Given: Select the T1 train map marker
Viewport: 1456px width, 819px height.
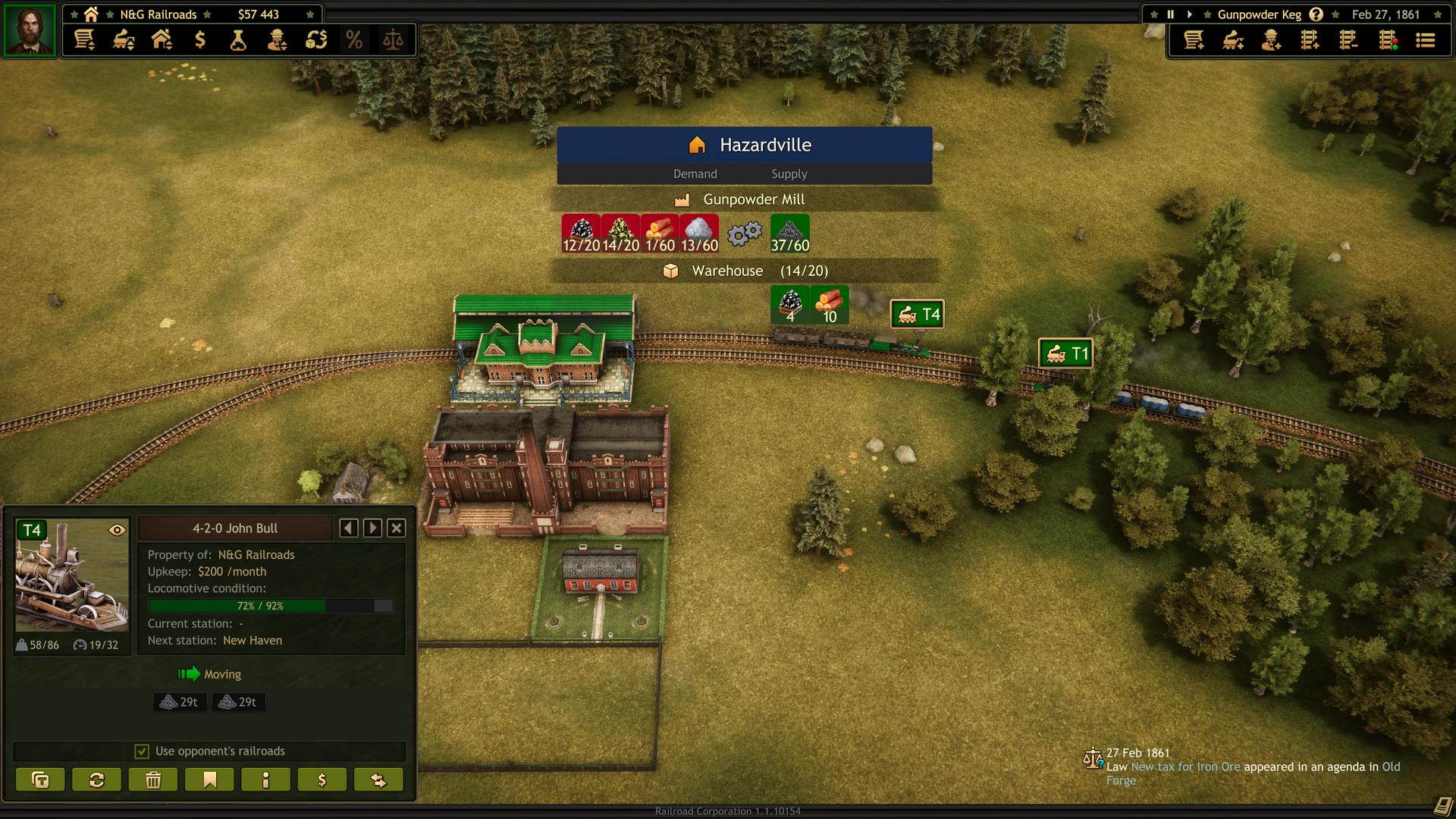Looking at the screenshot, I should click(x=1066, y=353).
